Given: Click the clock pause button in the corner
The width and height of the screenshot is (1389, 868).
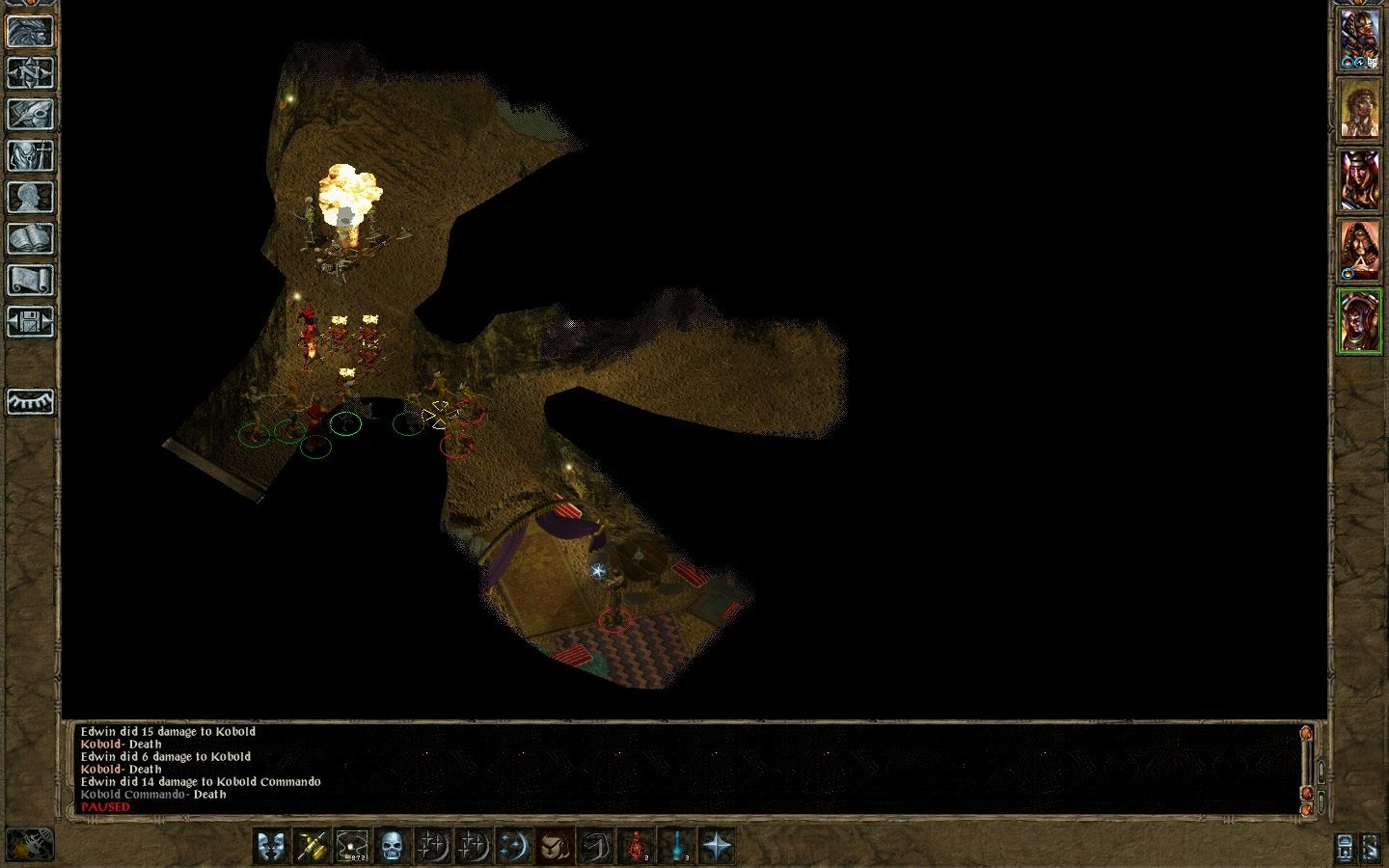Looking at the screenshot, I should (x=29, y=845).
